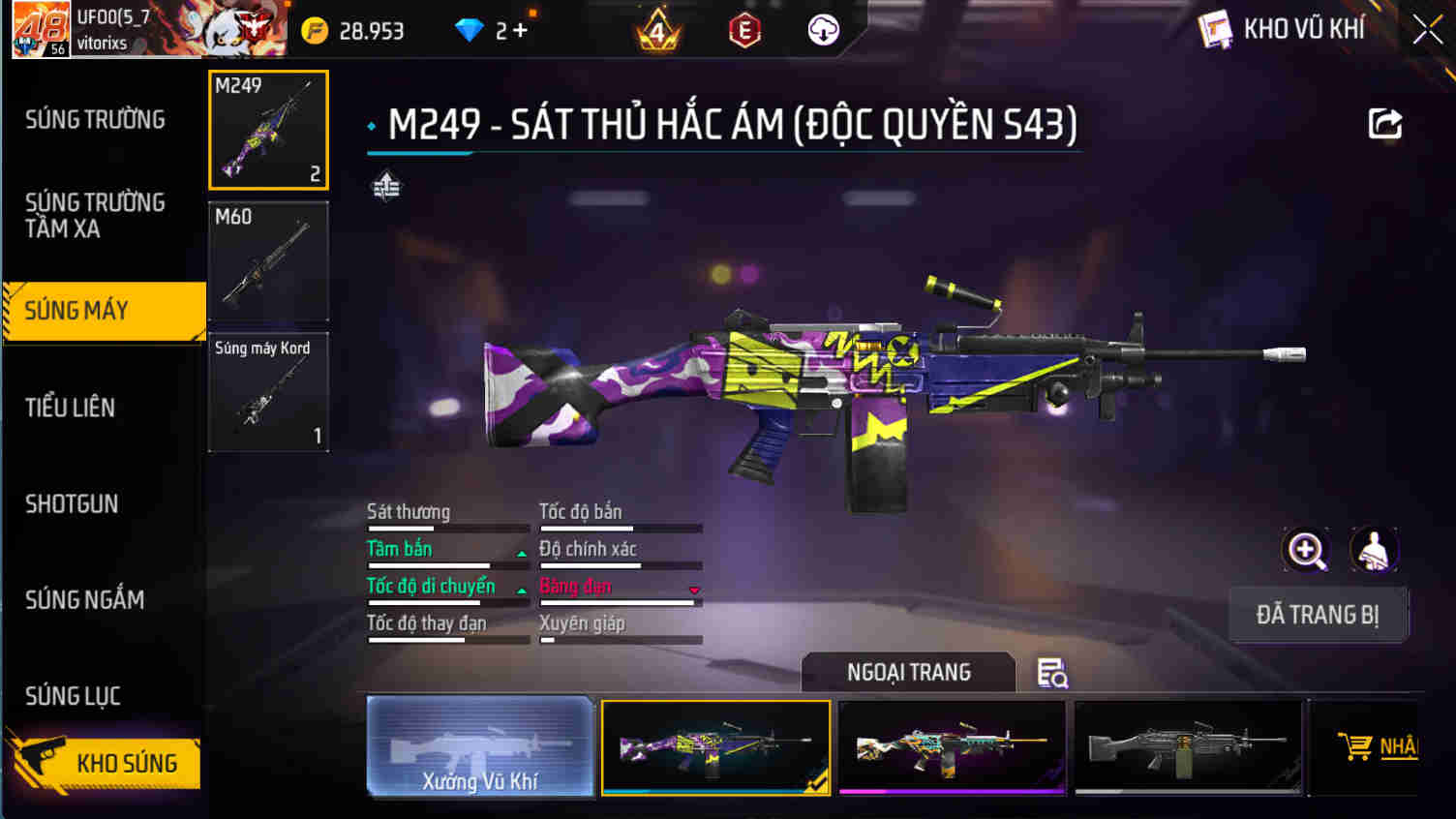Switch to the NGOẠI TRANG tab
1456x819 pixels.
[908, 672]
